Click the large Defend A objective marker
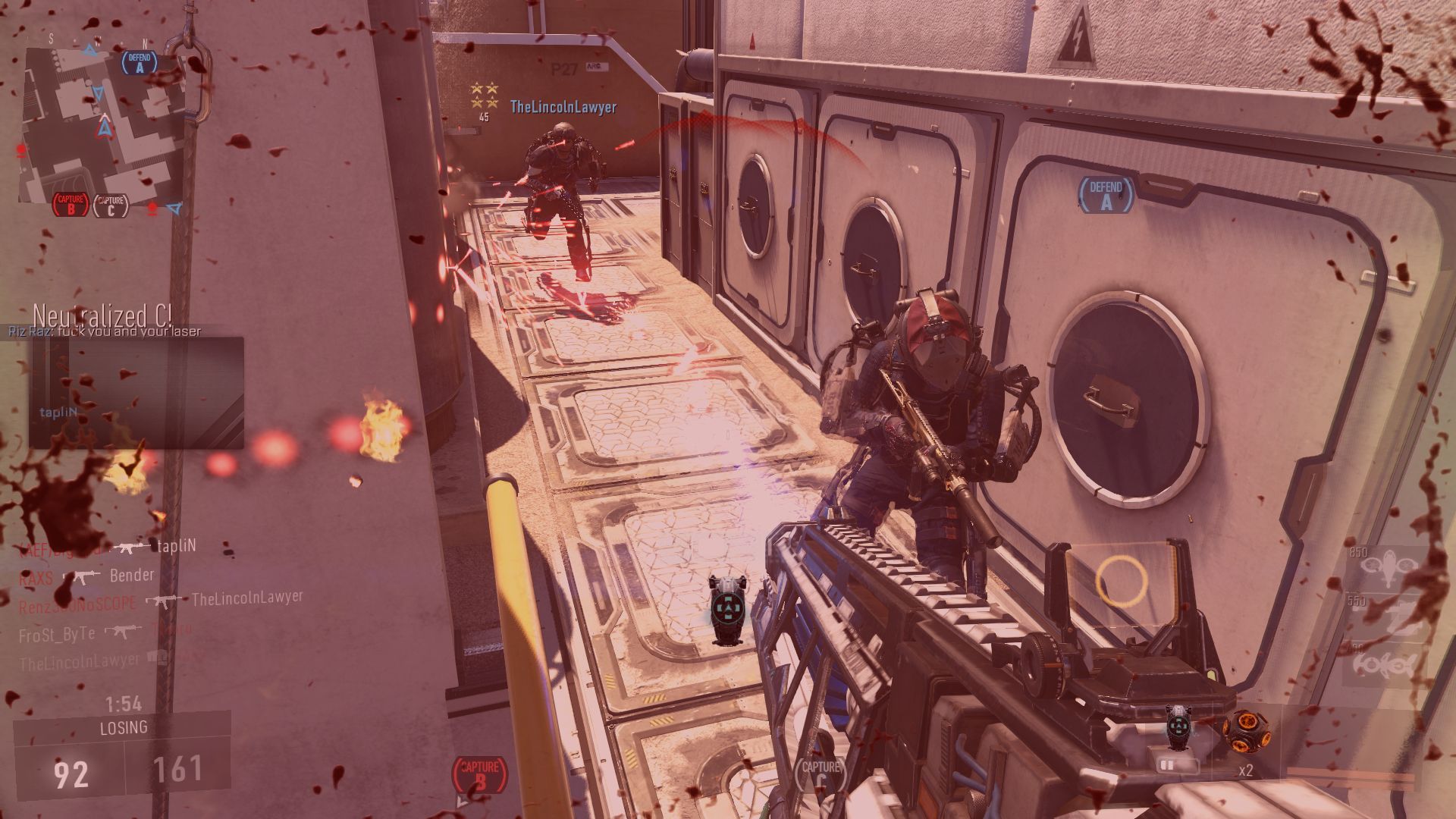The width and height of the screenshot is (1456, 819). (1106, 196)
